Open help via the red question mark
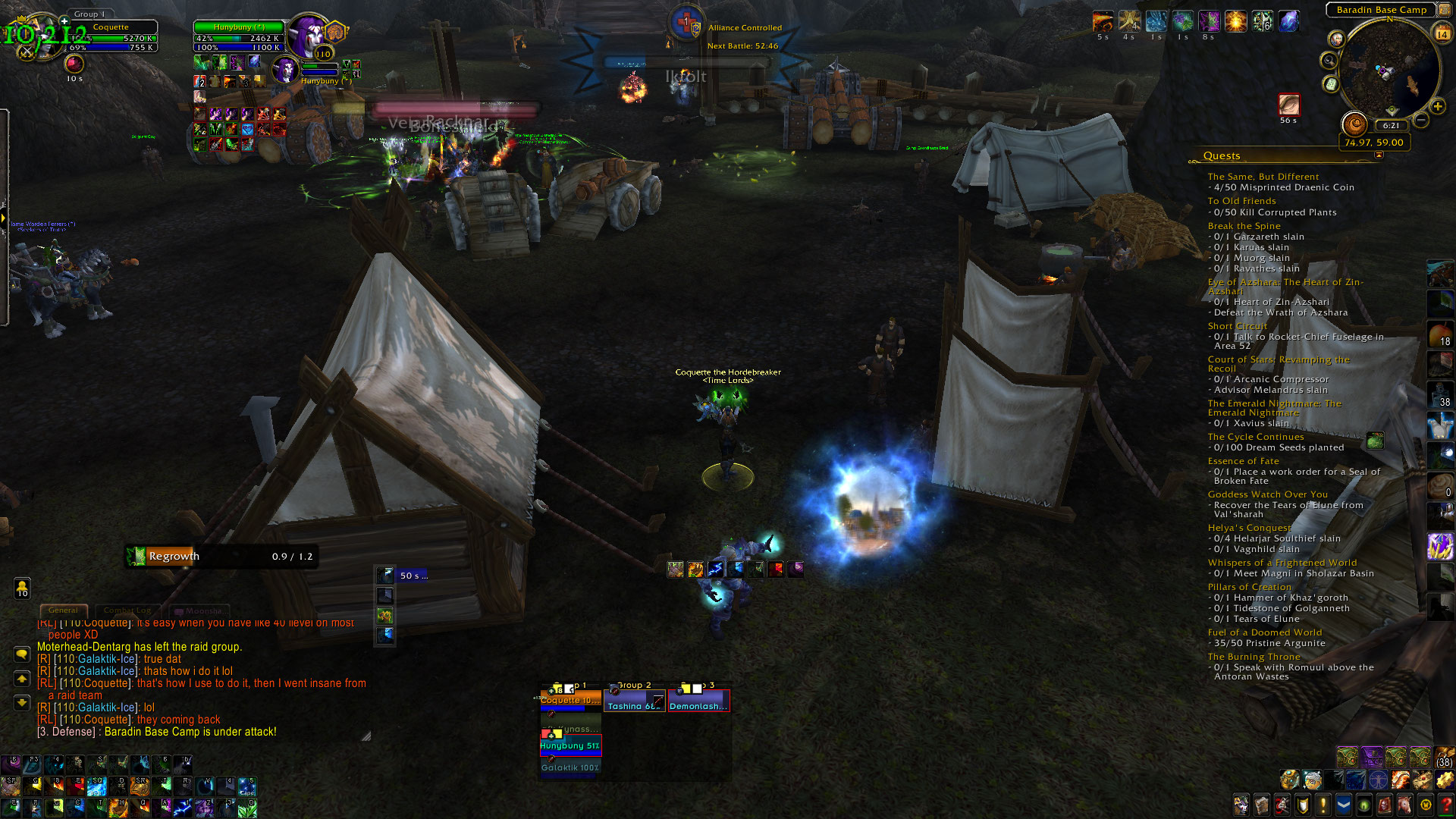Viewport: 1456px width, 819px height. tap(1445, 804)
